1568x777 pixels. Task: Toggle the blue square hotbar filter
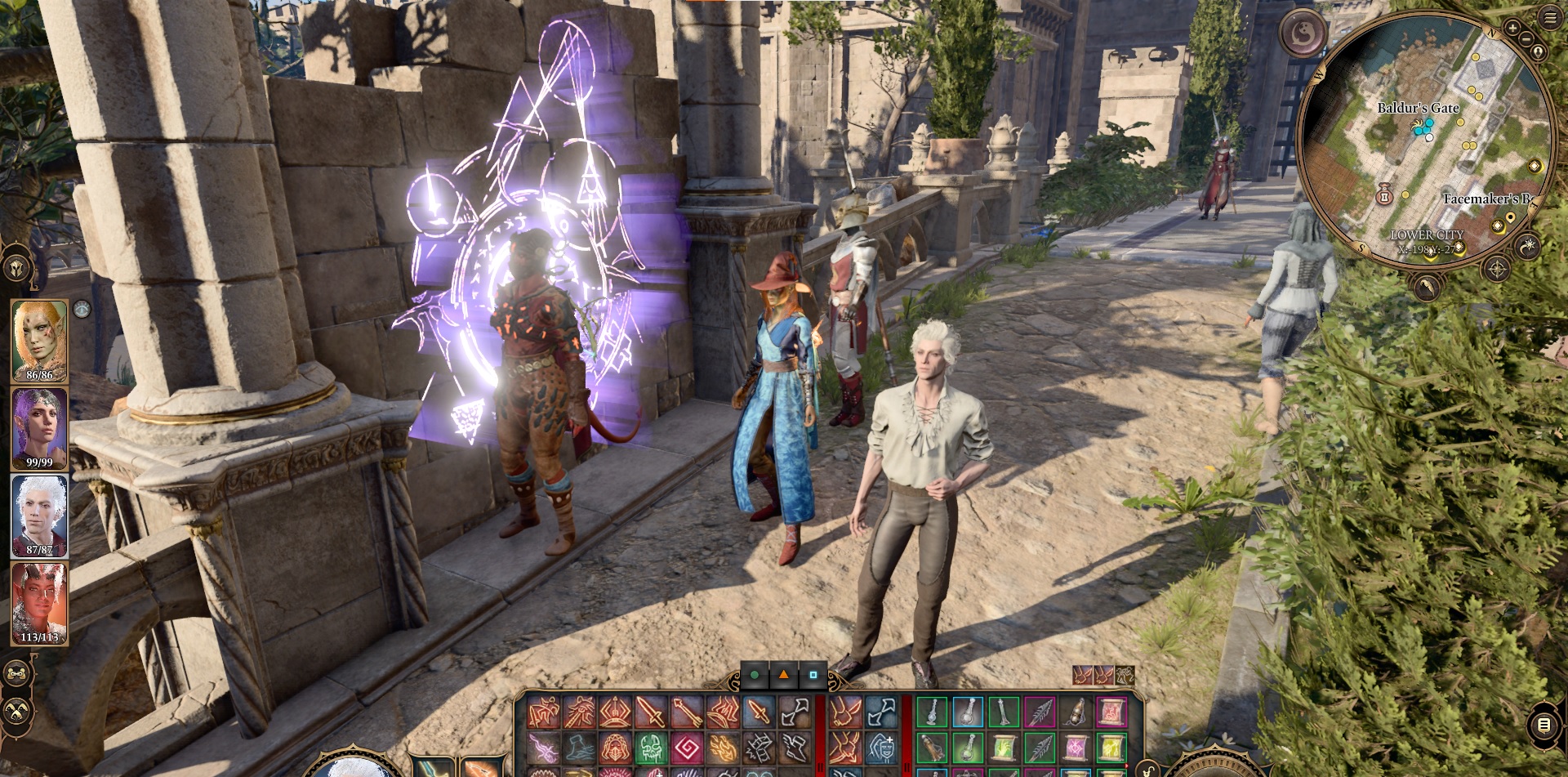tap(814, 676)
